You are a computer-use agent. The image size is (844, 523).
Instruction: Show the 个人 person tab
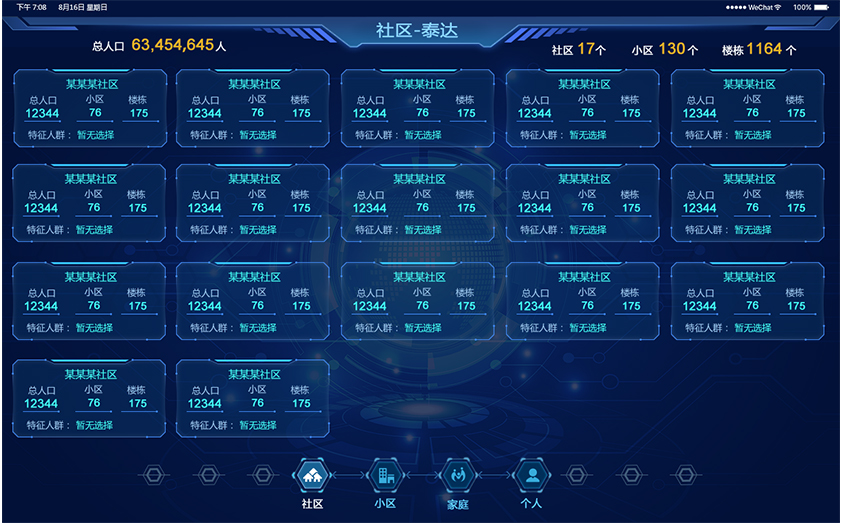tap(532, 476)
